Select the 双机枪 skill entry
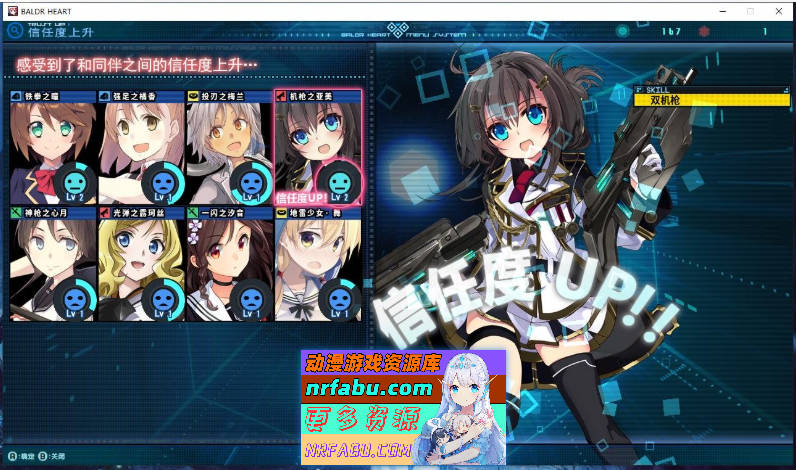796x470 pixels. 712,100
